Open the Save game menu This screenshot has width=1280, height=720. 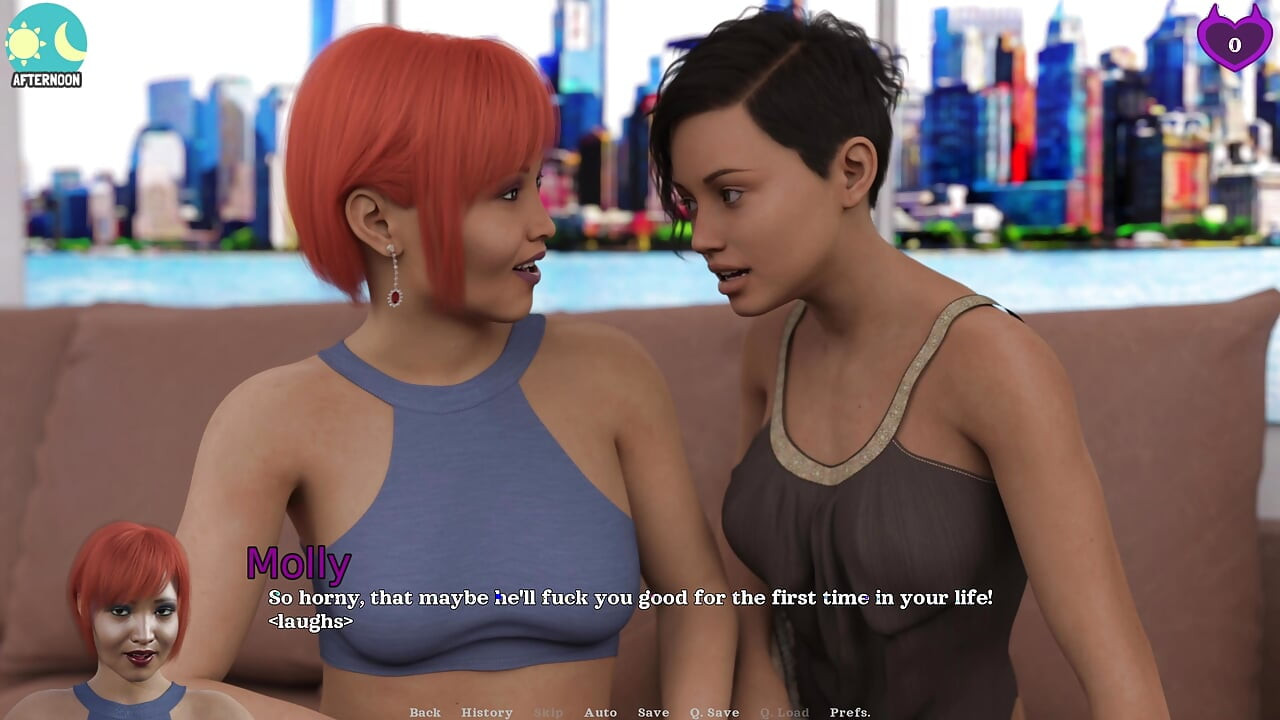coord(653,712)
